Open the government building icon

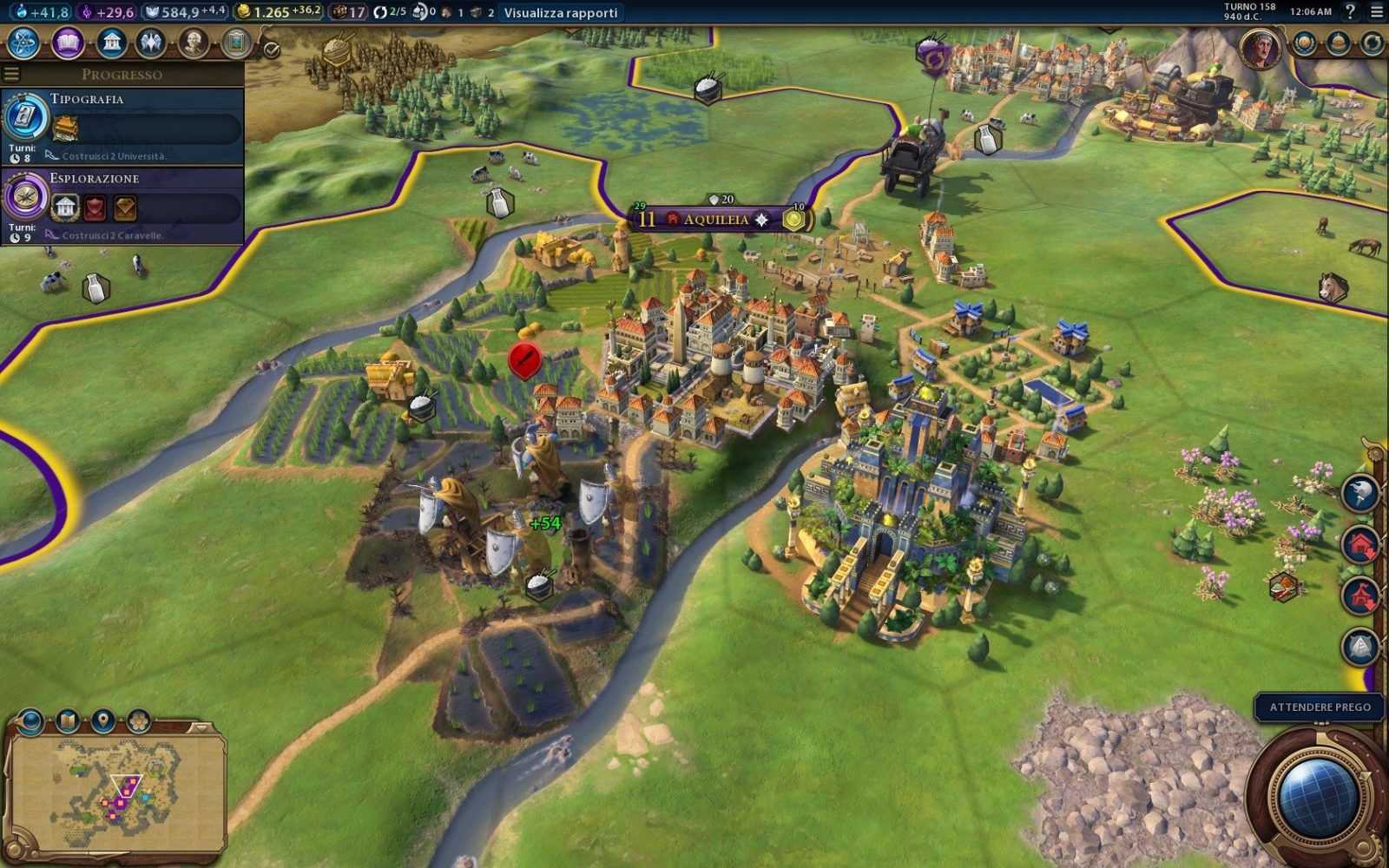pyautogui.click(x=111, y=43)
